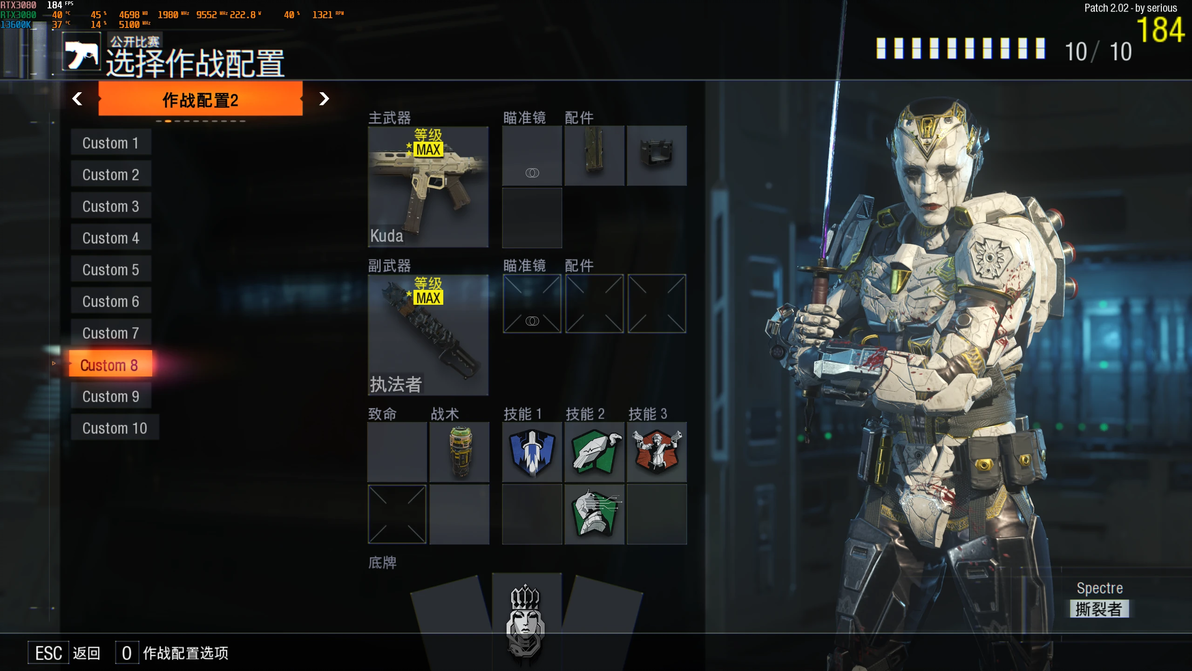Screen dimensions: 1192x671
Task: Click the highlighted Custom 8 loadout
Action: [110, 365]
